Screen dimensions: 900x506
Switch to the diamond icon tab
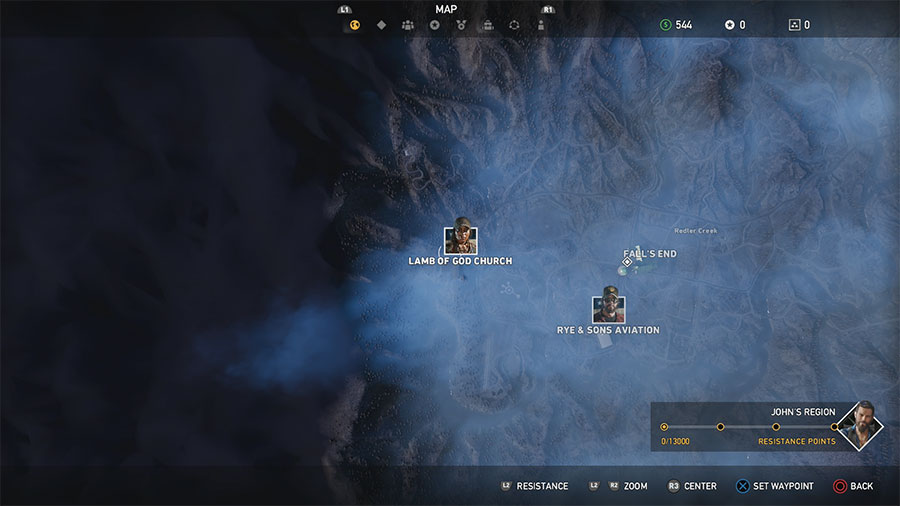[381, 25]
